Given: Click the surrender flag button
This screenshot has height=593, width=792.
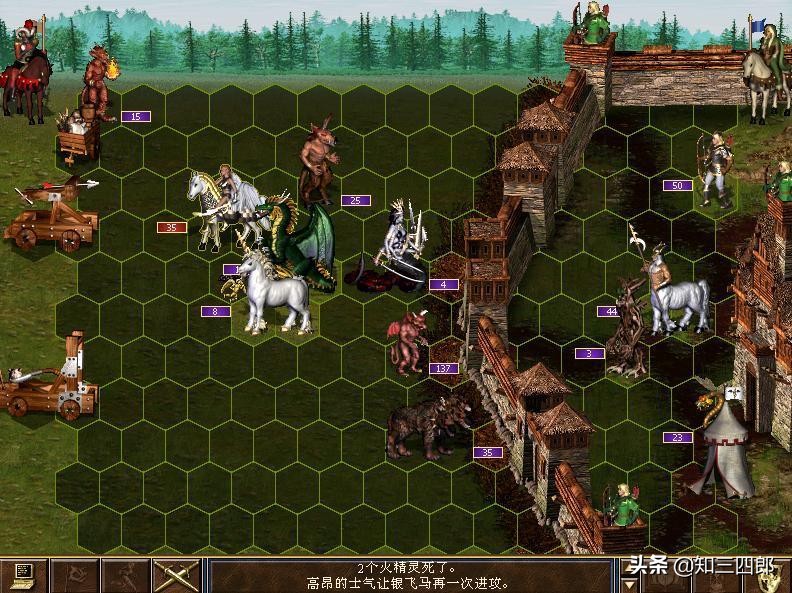Looking at the screenshot, I should pos(75,576).
